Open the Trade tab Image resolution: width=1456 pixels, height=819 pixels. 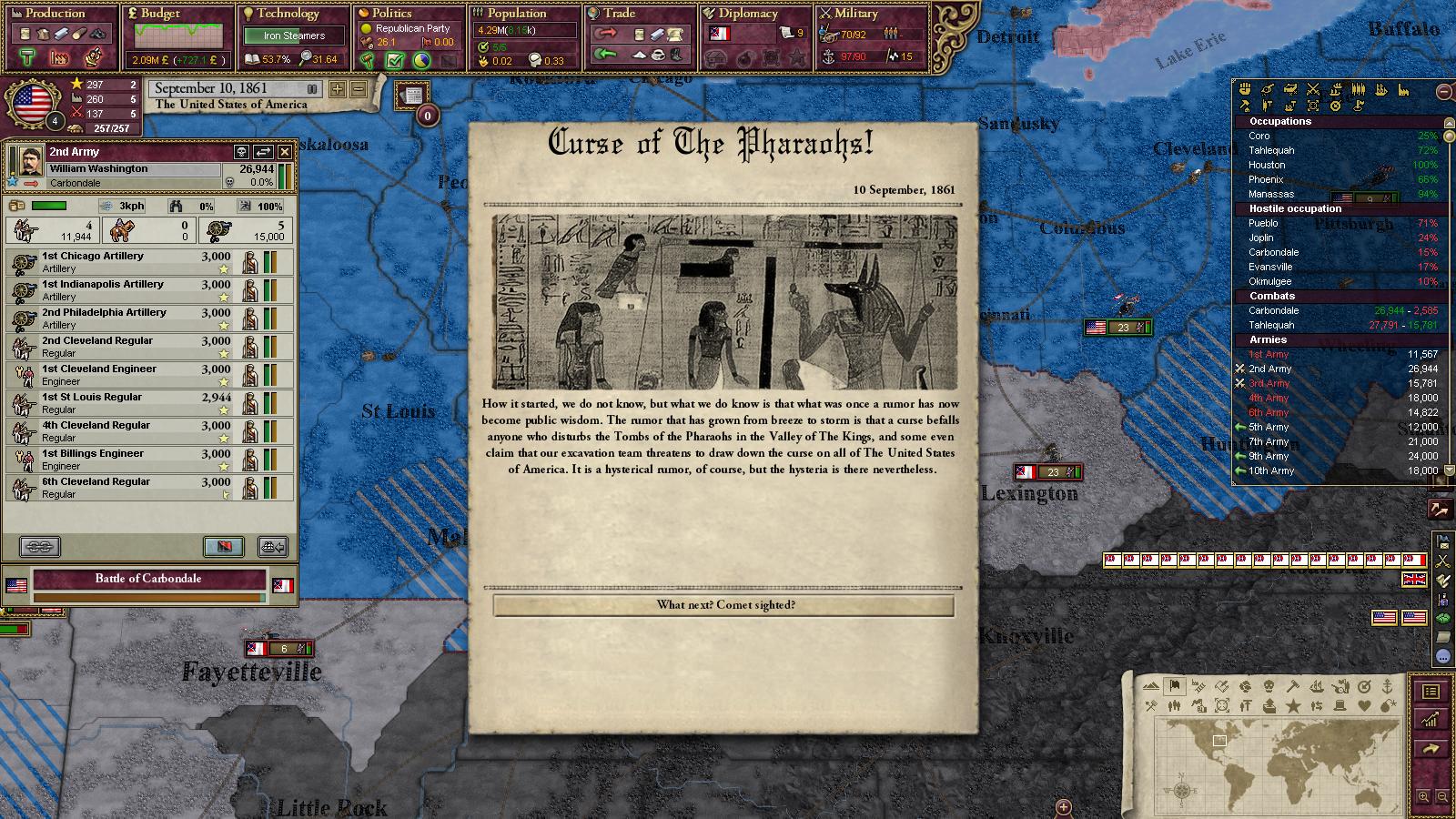[x=619, y=14]
